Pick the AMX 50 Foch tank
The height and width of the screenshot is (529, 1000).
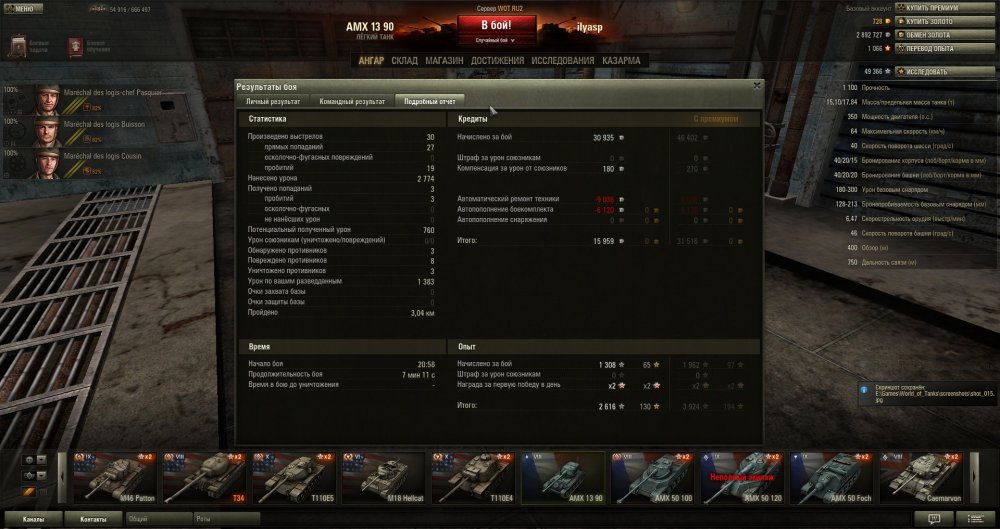[828, 477]
